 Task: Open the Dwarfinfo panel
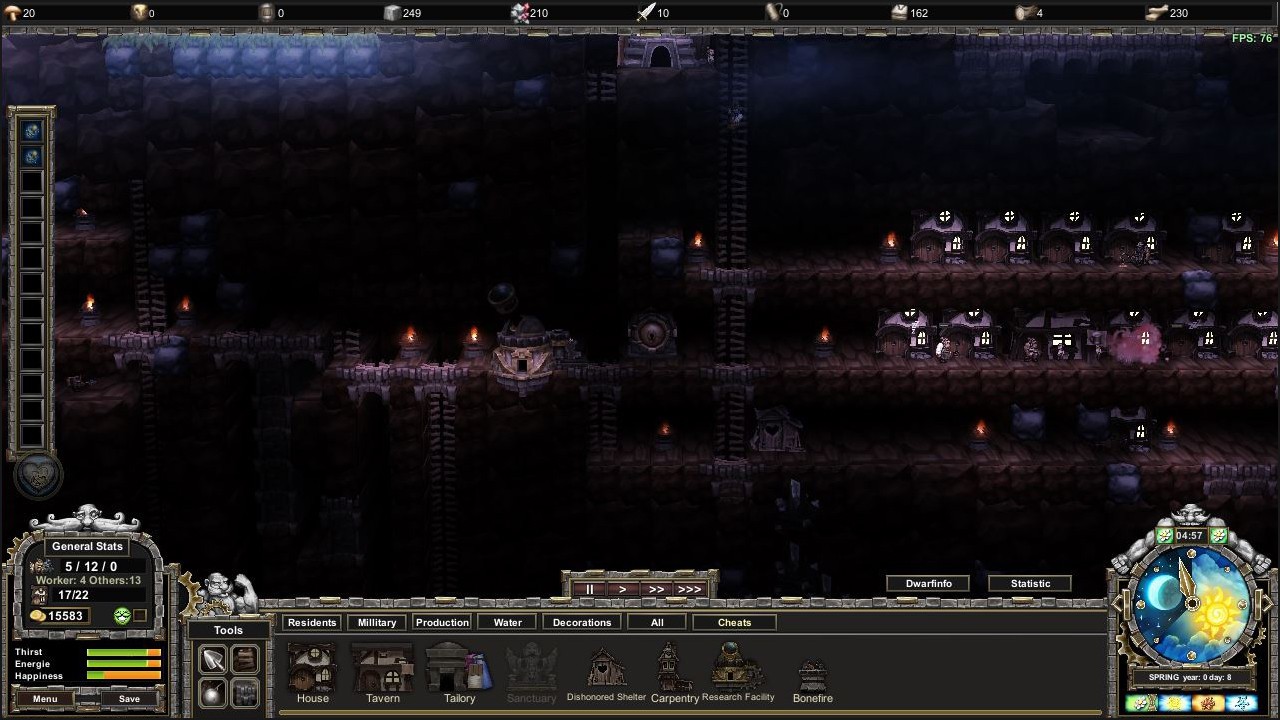927,583
